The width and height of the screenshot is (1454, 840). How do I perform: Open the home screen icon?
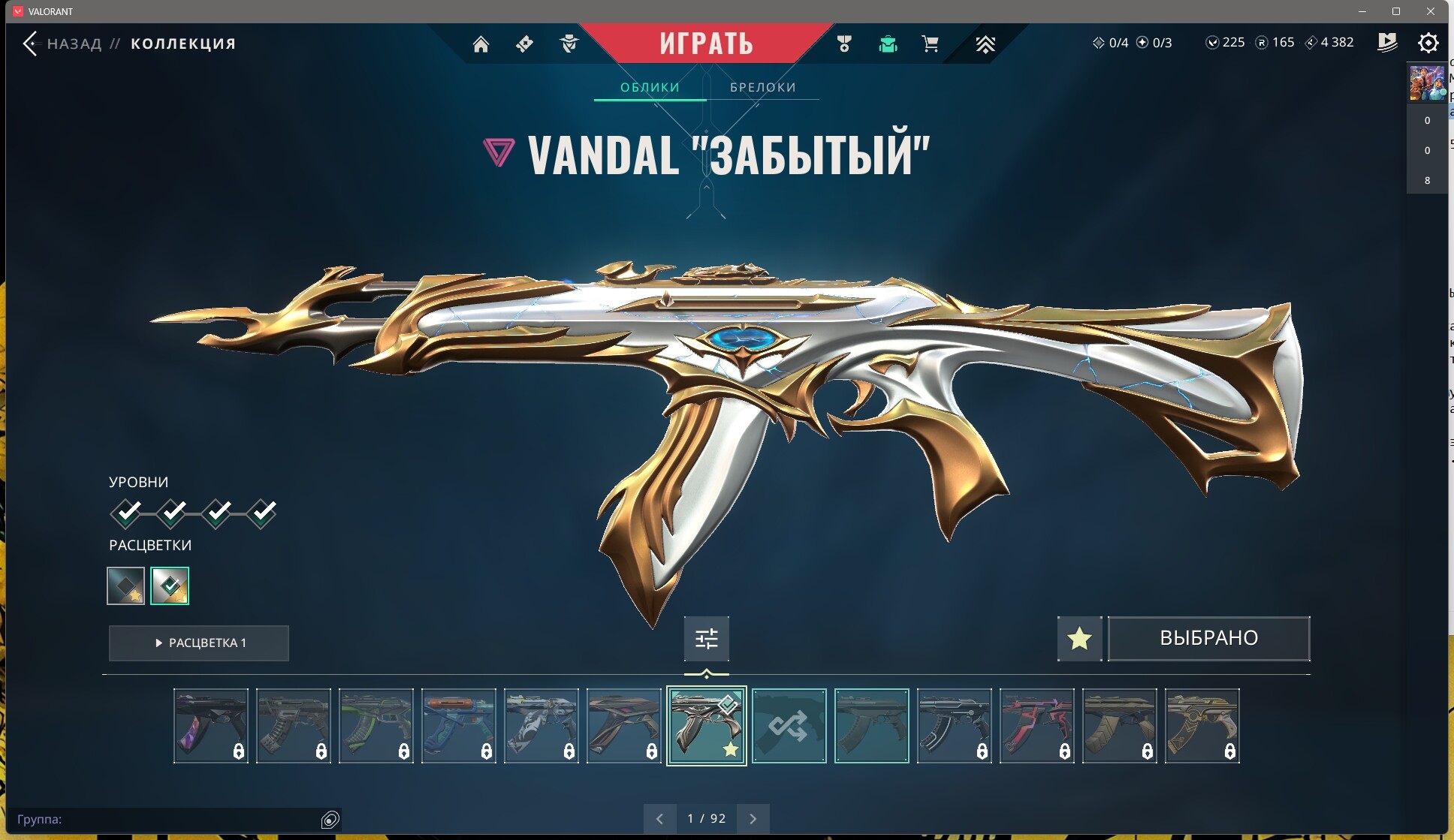point(481,44)
